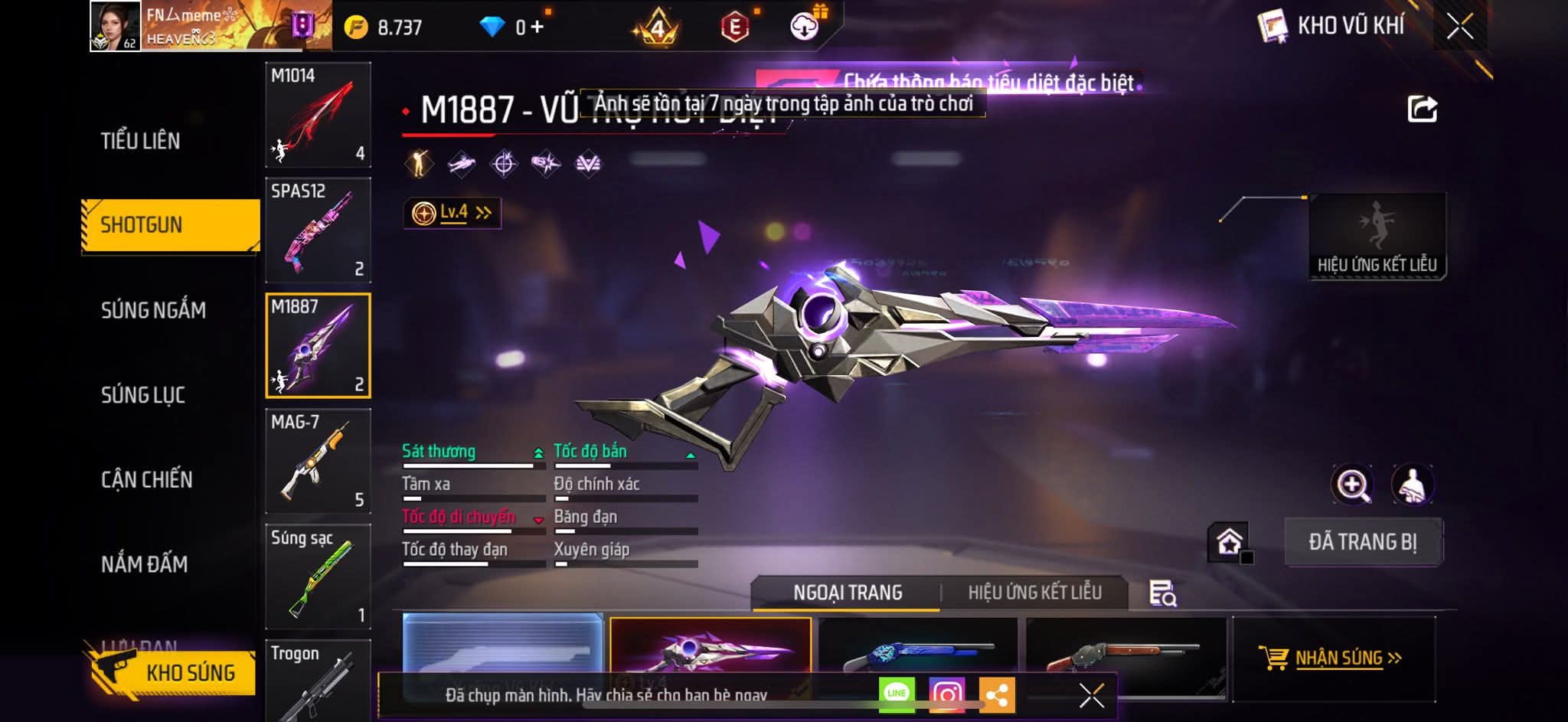Share the screenshot via LINE

click(897, 694)
